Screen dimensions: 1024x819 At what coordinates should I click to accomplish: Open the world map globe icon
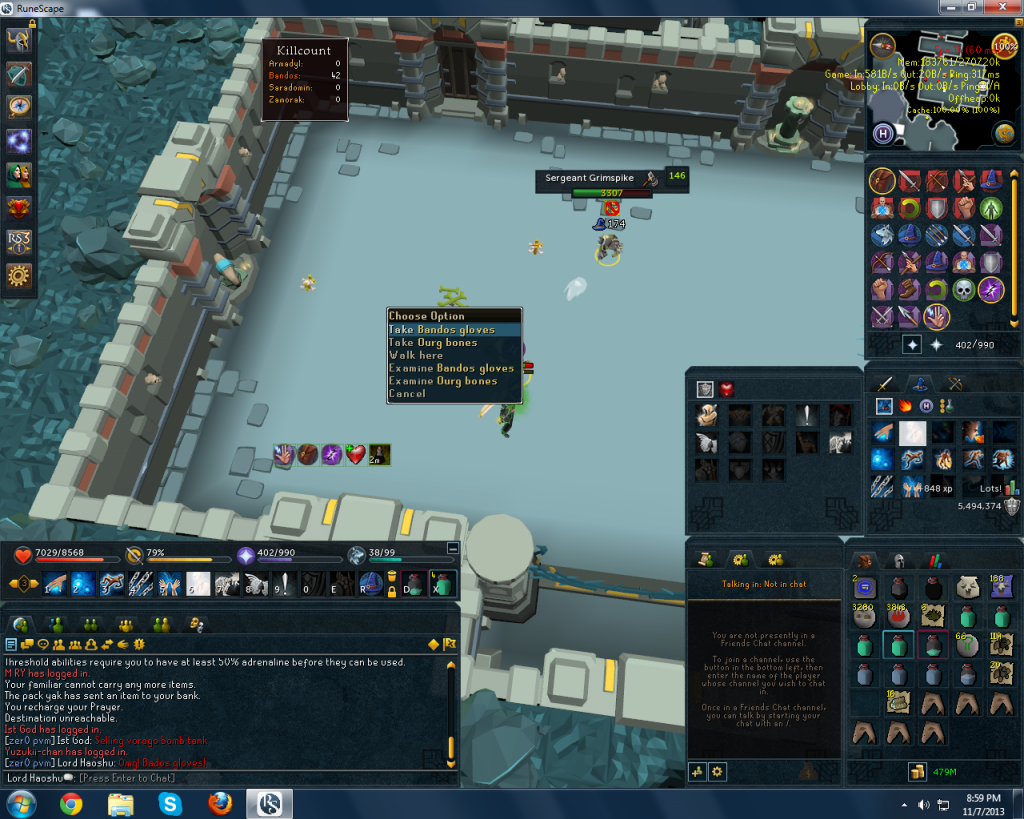pyautogui.click(x=1003, y=134)
